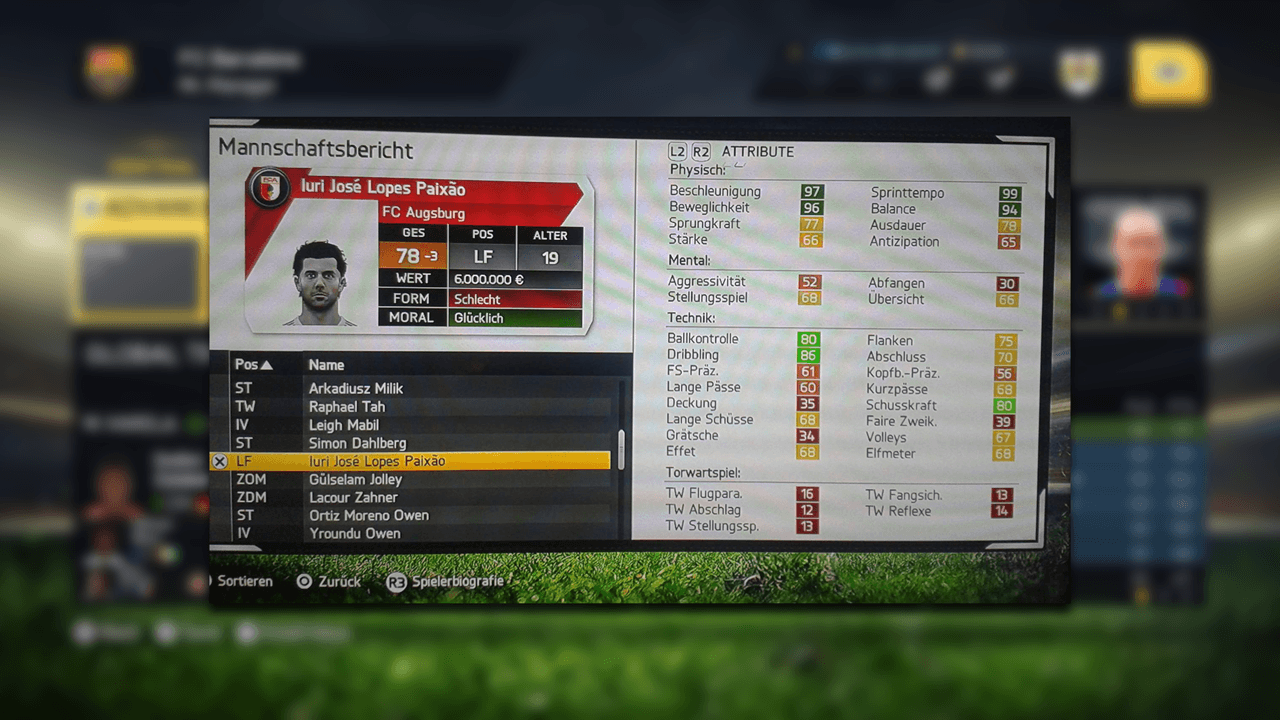
Task: Sort players by the Pos column header
Action: pyautogui.click(x=252, y=365)
